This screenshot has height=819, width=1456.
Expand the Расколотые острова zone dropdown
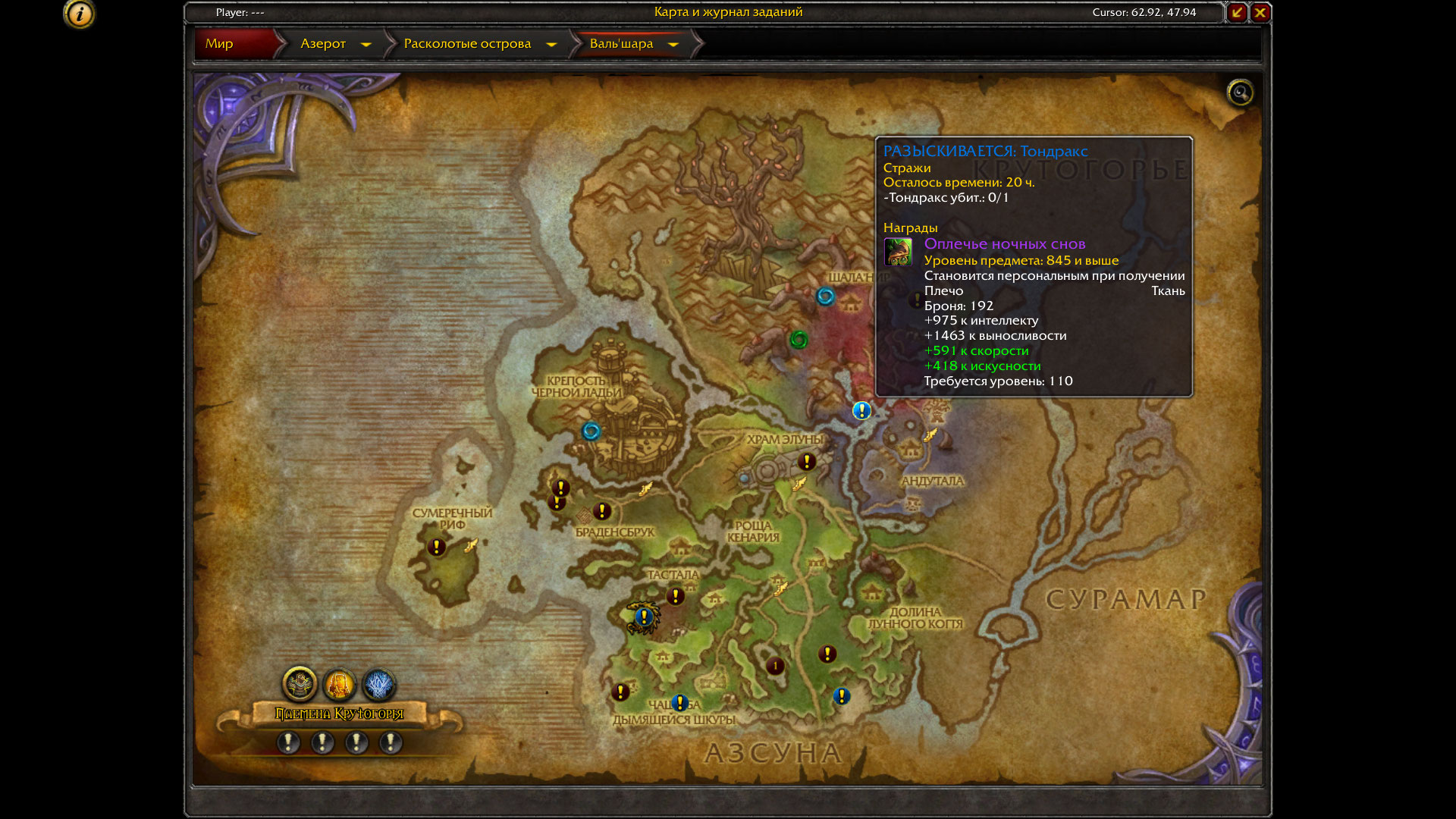[x=551, y=45]
